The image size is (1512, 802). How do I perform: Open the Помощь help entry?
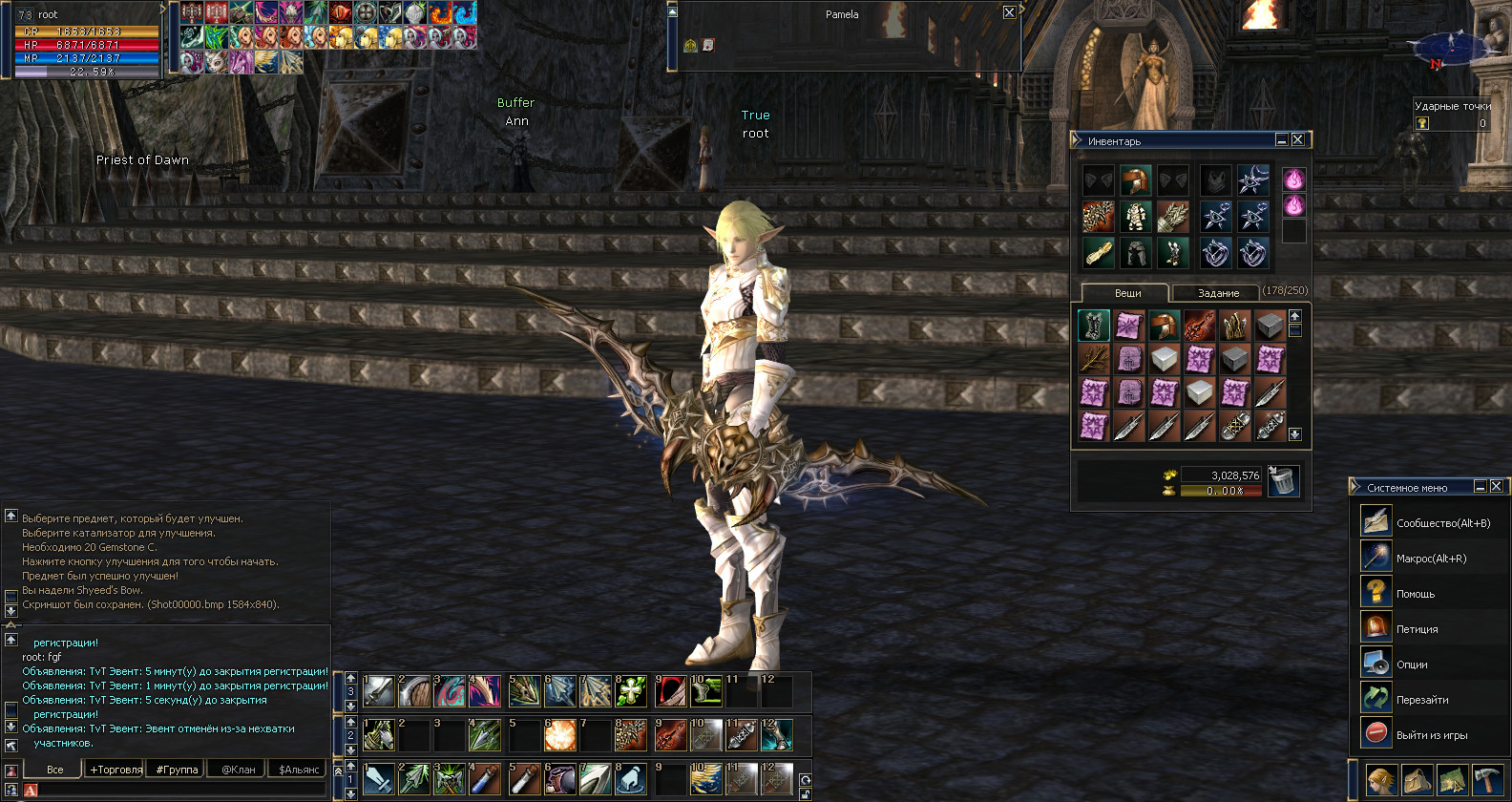[x=1415, y=594]
